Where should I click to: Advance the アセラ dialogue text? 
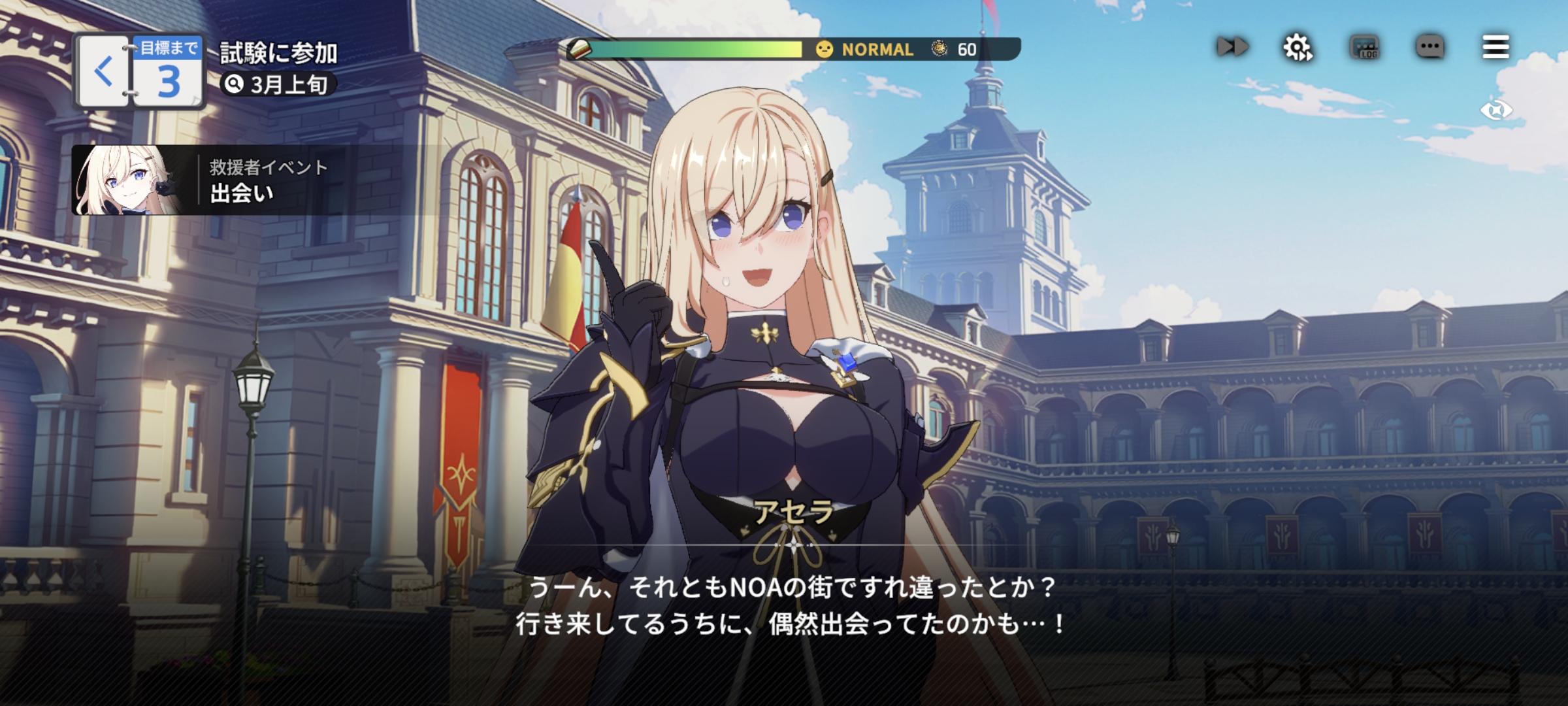point(791,605)
